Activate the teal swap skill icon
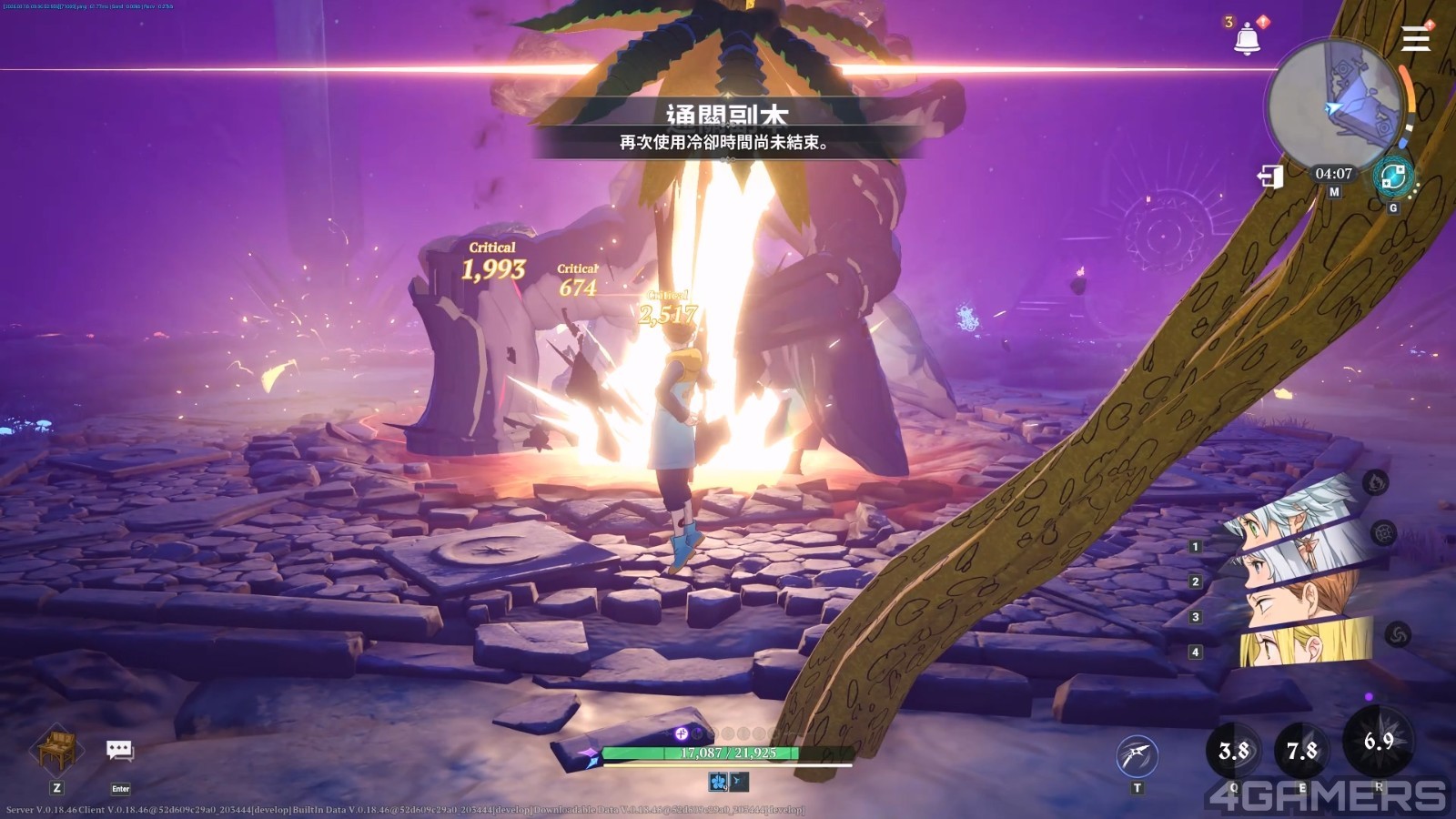The width and height of the screenshot is (1456, 819). (x=1392, y=177)
